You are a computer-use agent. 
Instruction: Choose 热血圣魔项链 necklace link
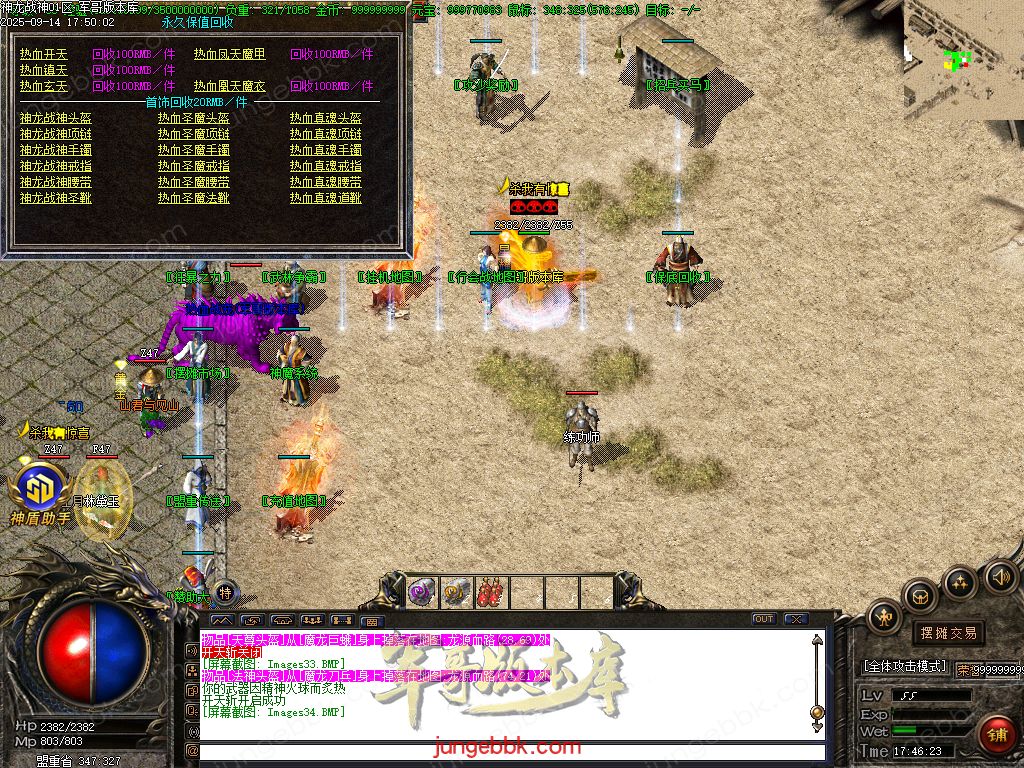pos(194,134)
